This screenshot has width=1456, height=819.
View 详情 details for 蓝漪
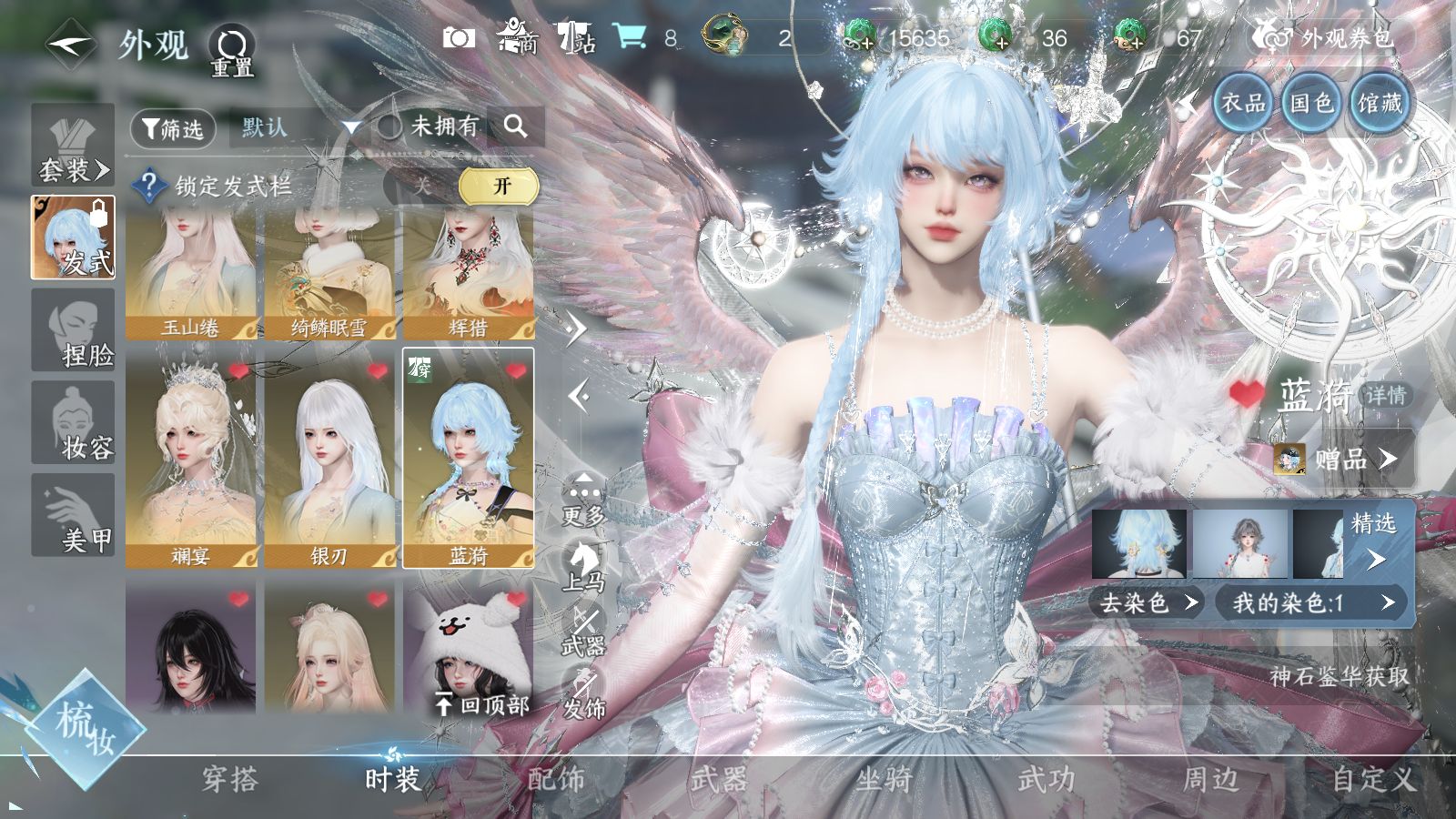click(1386, 396)
